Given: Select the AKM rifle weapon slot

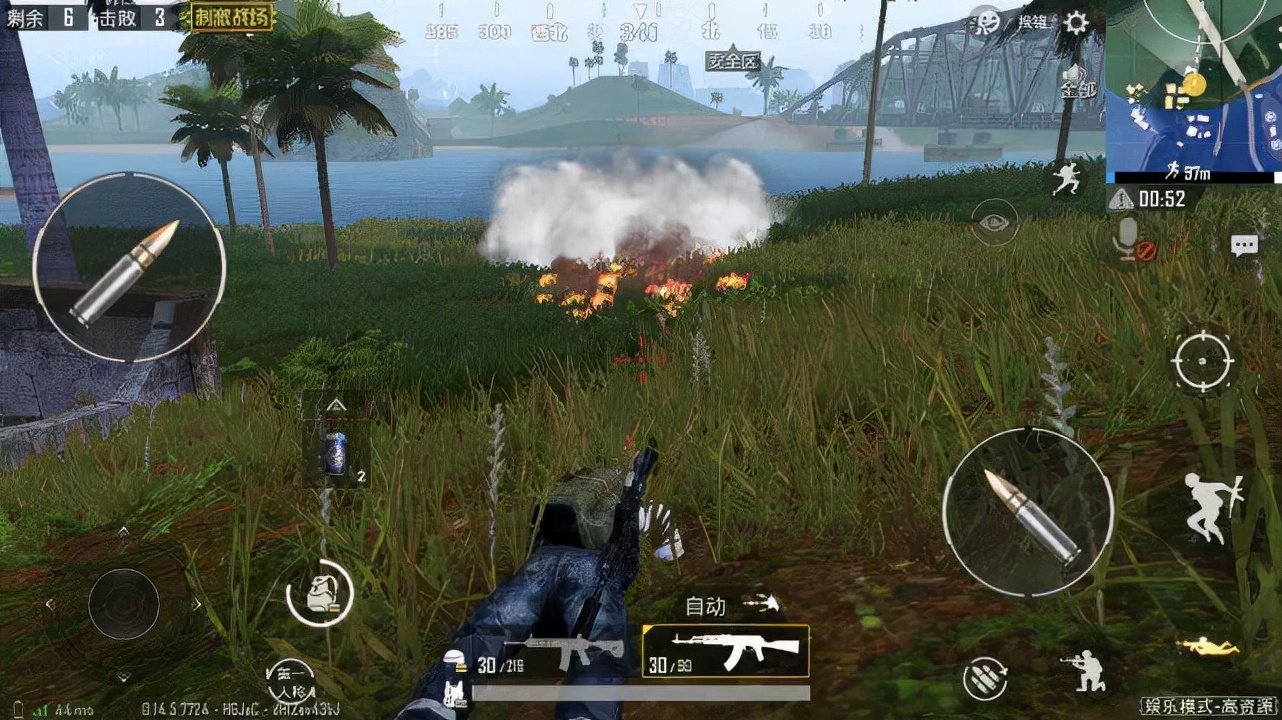Looking at the screenshot, I should pos(725,651).
